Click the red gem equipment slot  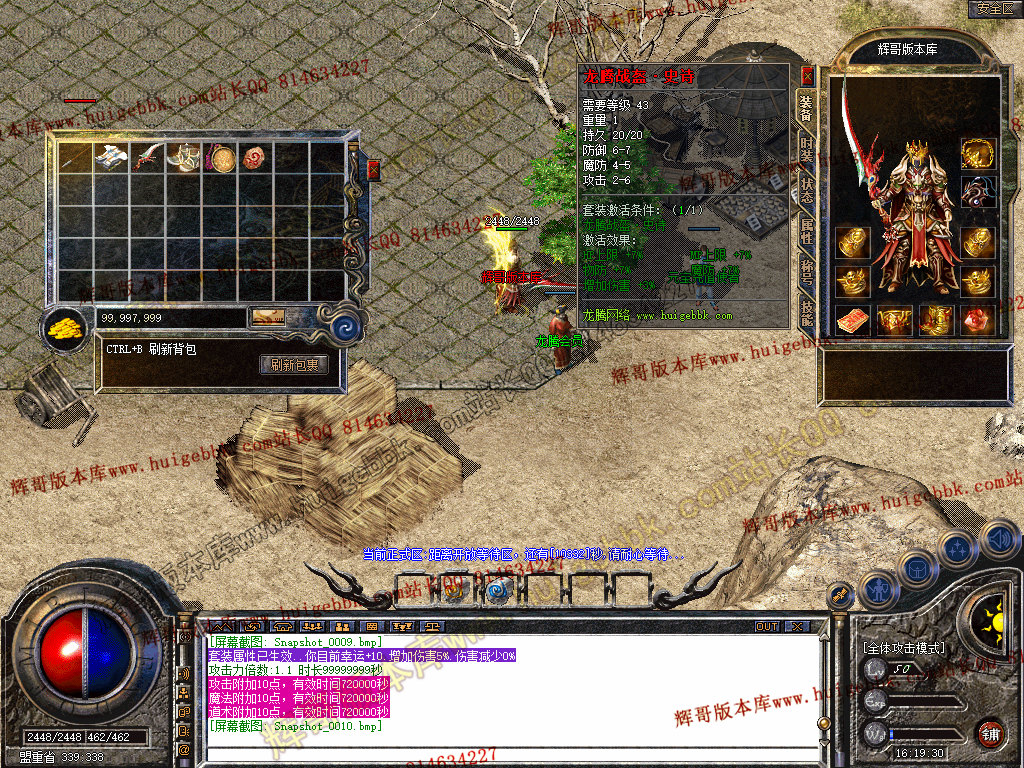tap(977, 320)
